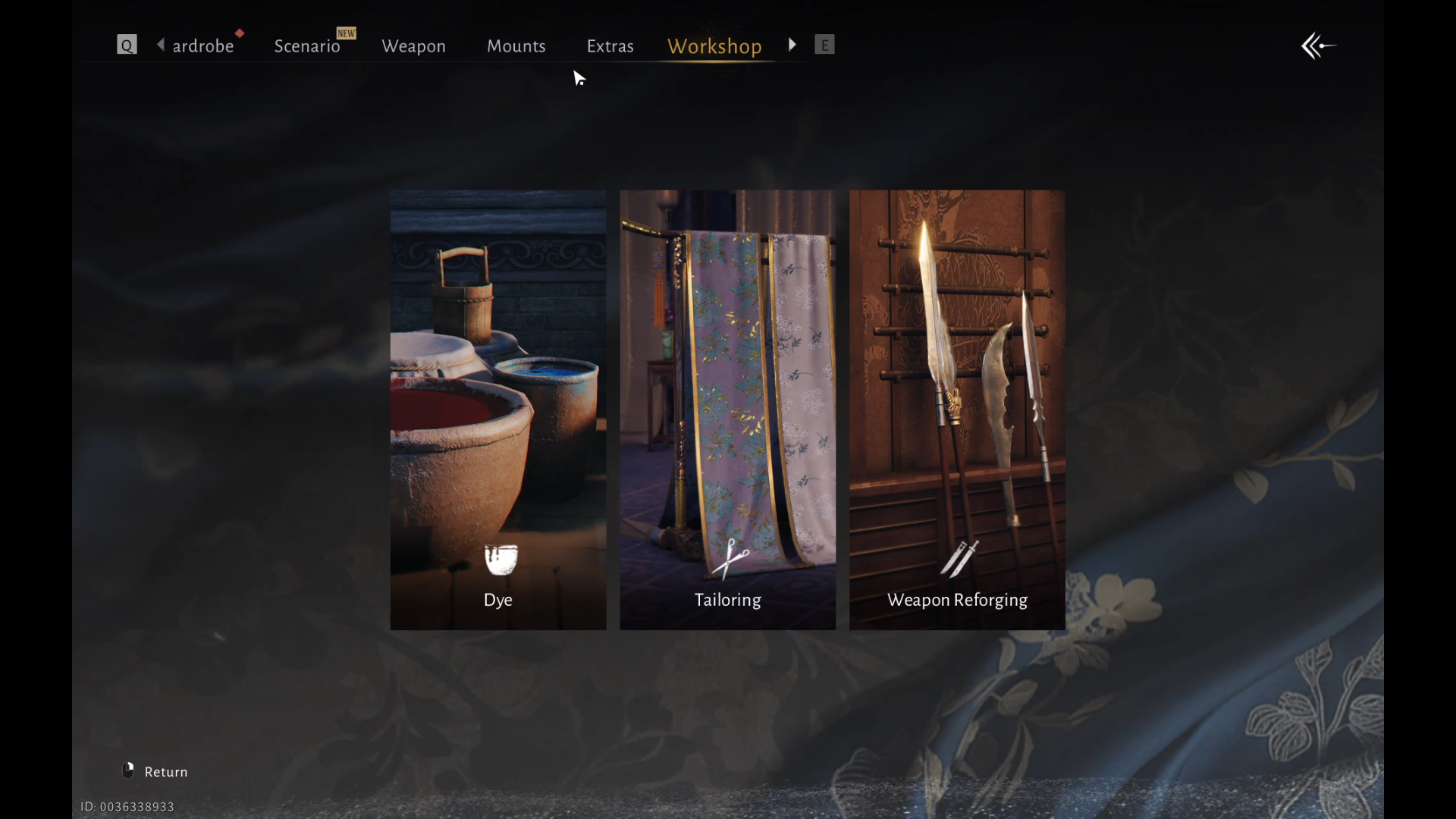Select the Weapon tab
Image resolution: width=1456 pixels, height=819 pixels.
413,46
